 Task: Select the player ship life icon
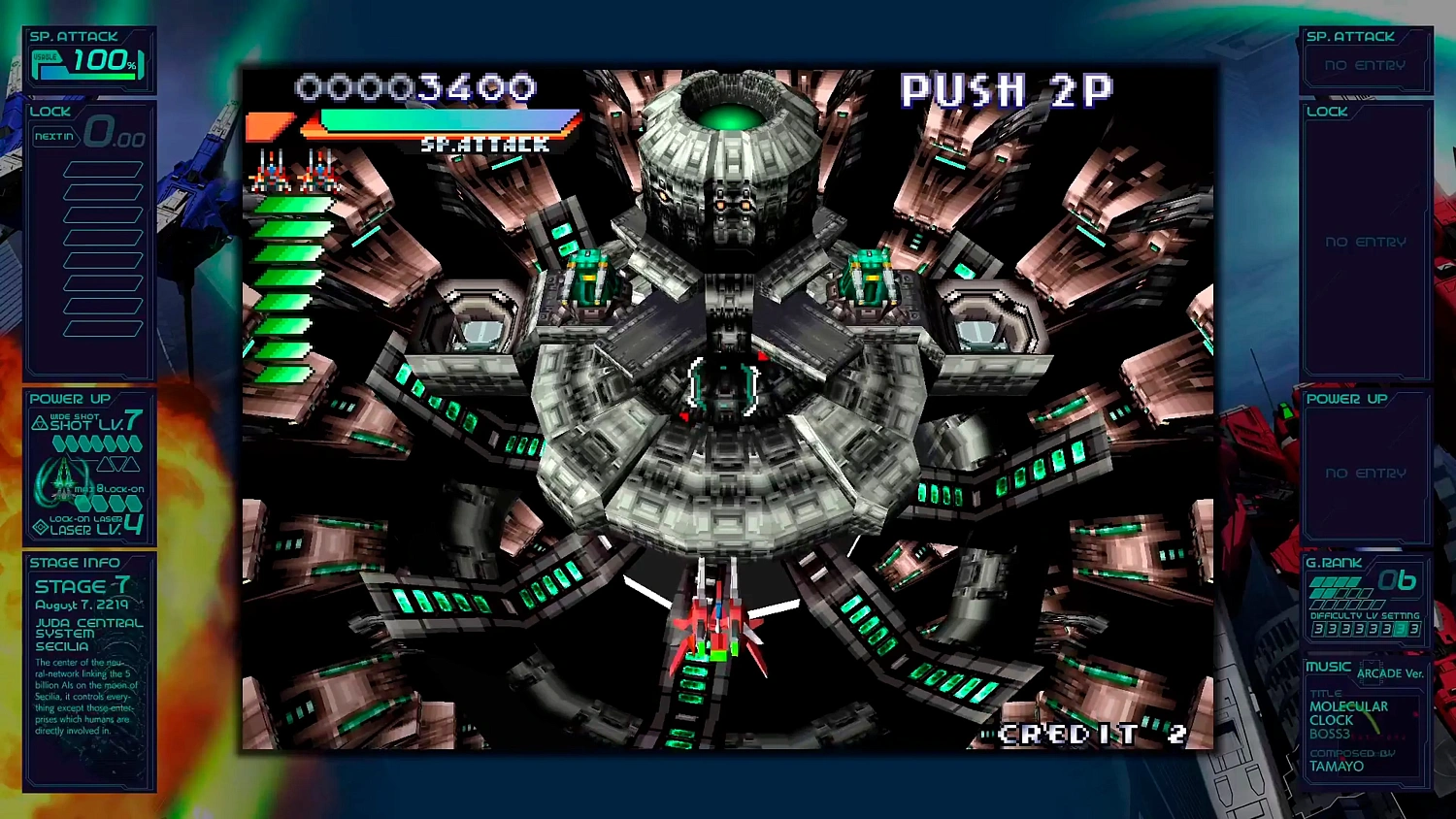click(x=271, y=173)
